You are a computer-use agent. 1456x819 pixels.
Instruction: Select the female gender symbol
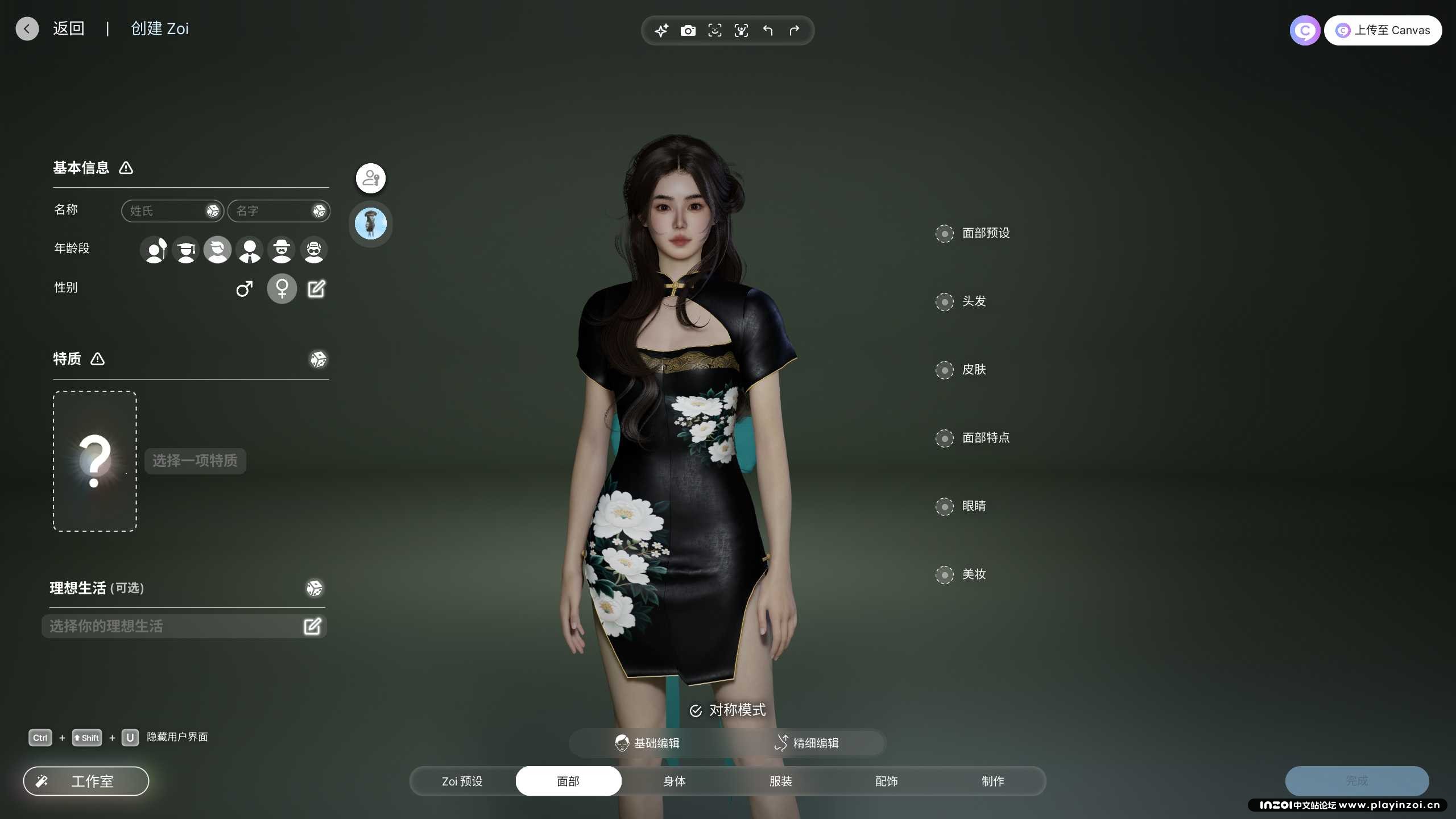point(282,289)
